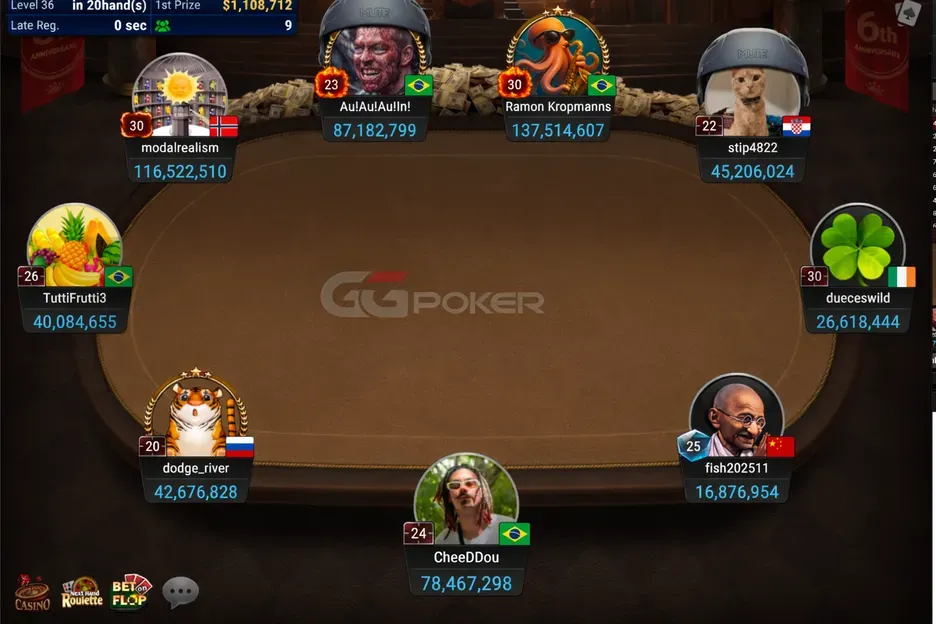
Task: Open the Casino icon
Action: click(x=32, y=592)
